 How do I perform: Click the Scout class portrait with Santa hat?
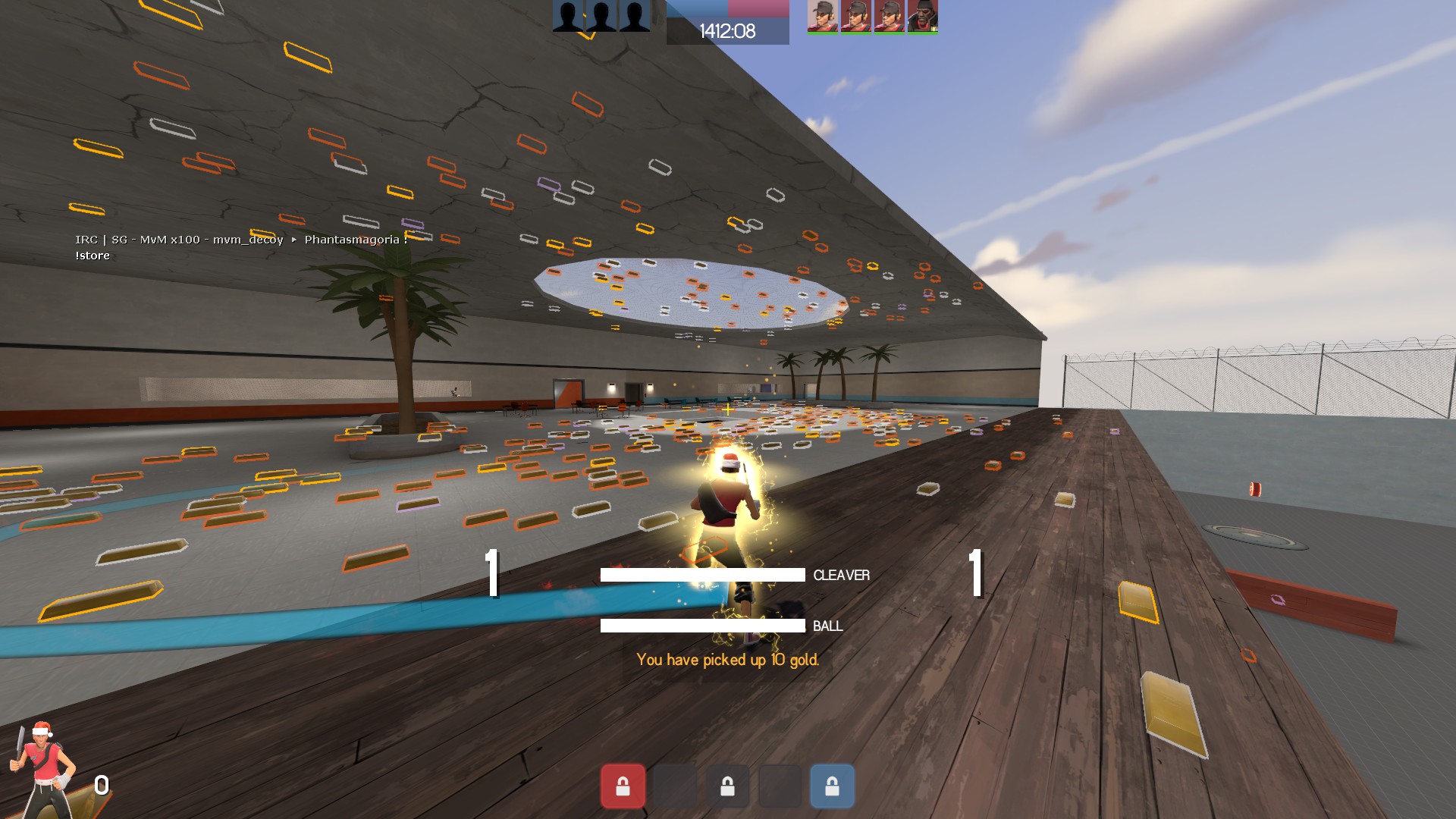tap(43, 767)
